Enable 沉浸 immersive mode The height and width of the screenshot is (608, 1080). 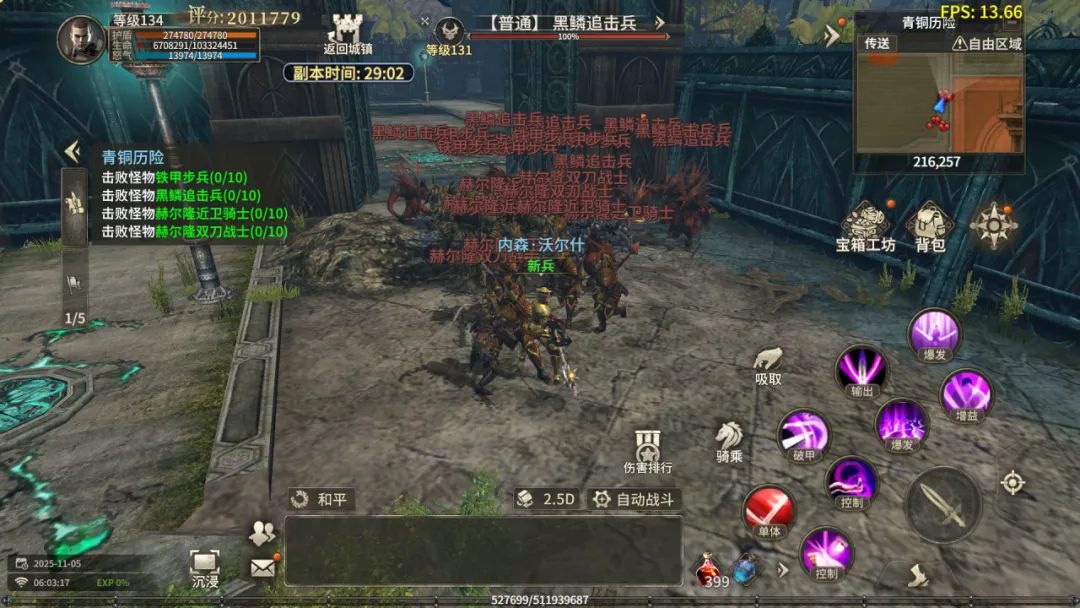(205, 567)
